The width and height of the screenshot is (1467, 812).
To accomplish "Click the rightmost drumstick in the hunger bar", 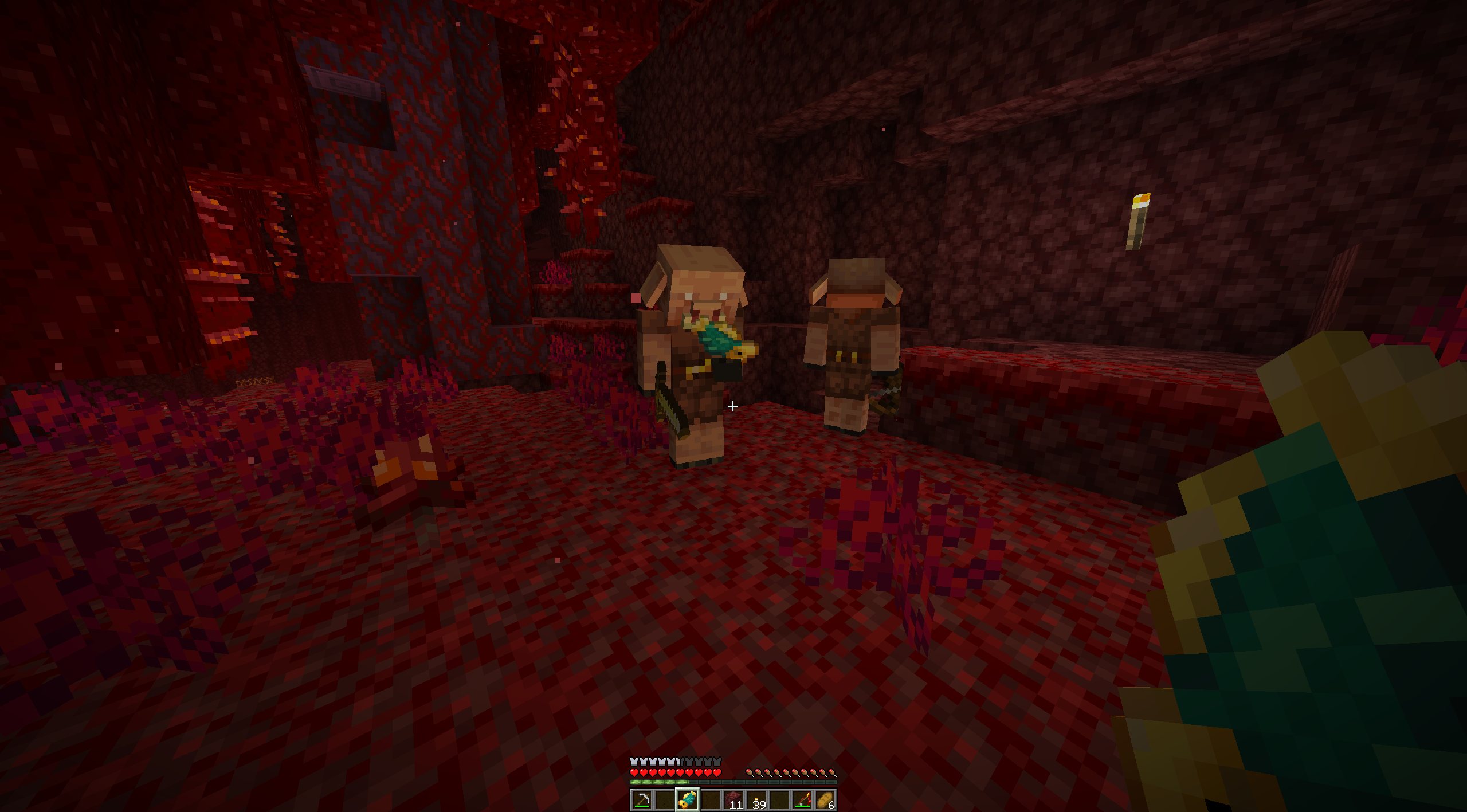I will tap(833, 772).
